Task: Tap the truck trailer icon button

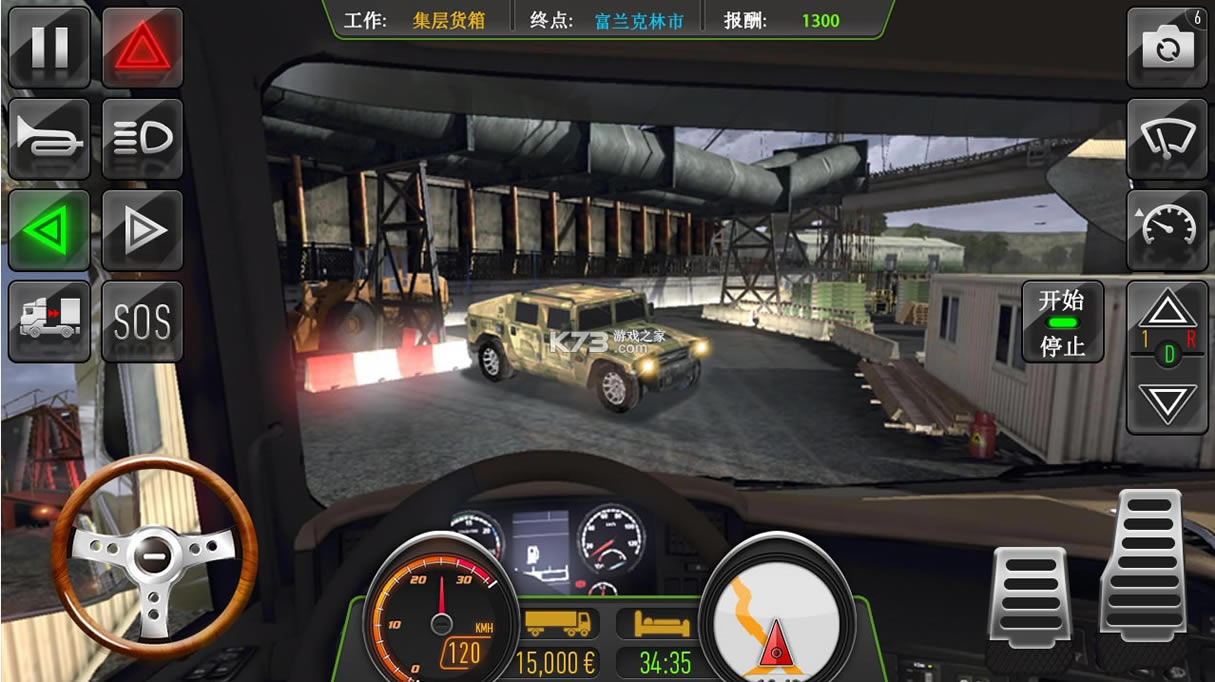Action: [x=49, y=321]
